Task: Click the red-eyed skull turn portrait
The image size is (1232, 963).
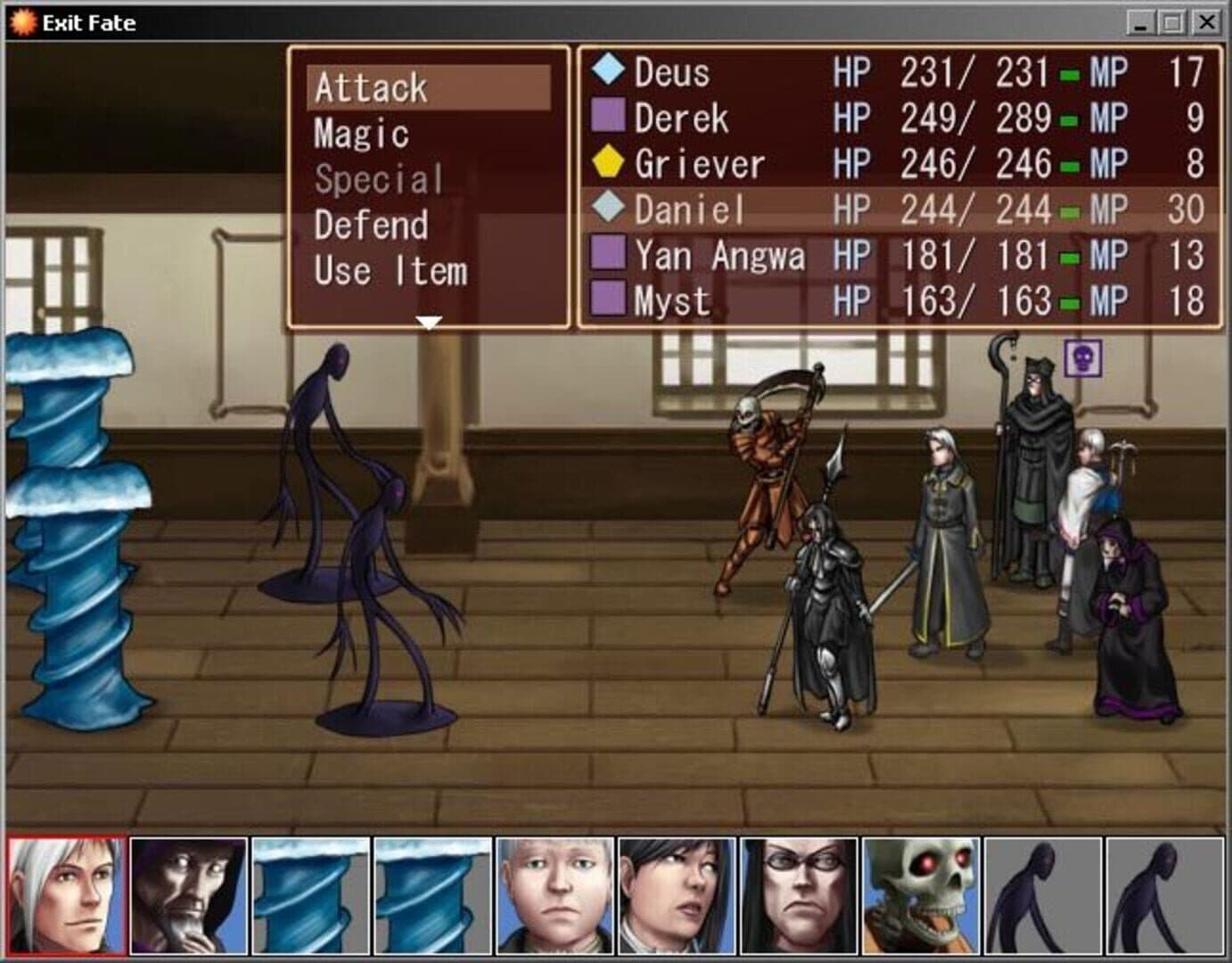Action: (921, 895)
